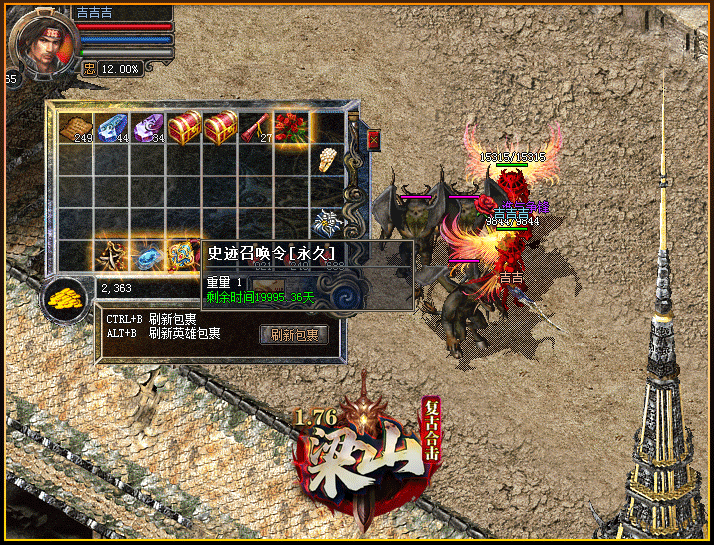The width and height of the screenshot is (714, 545).
Task: Choose the pearl ring in the bag
Action: 327,160
